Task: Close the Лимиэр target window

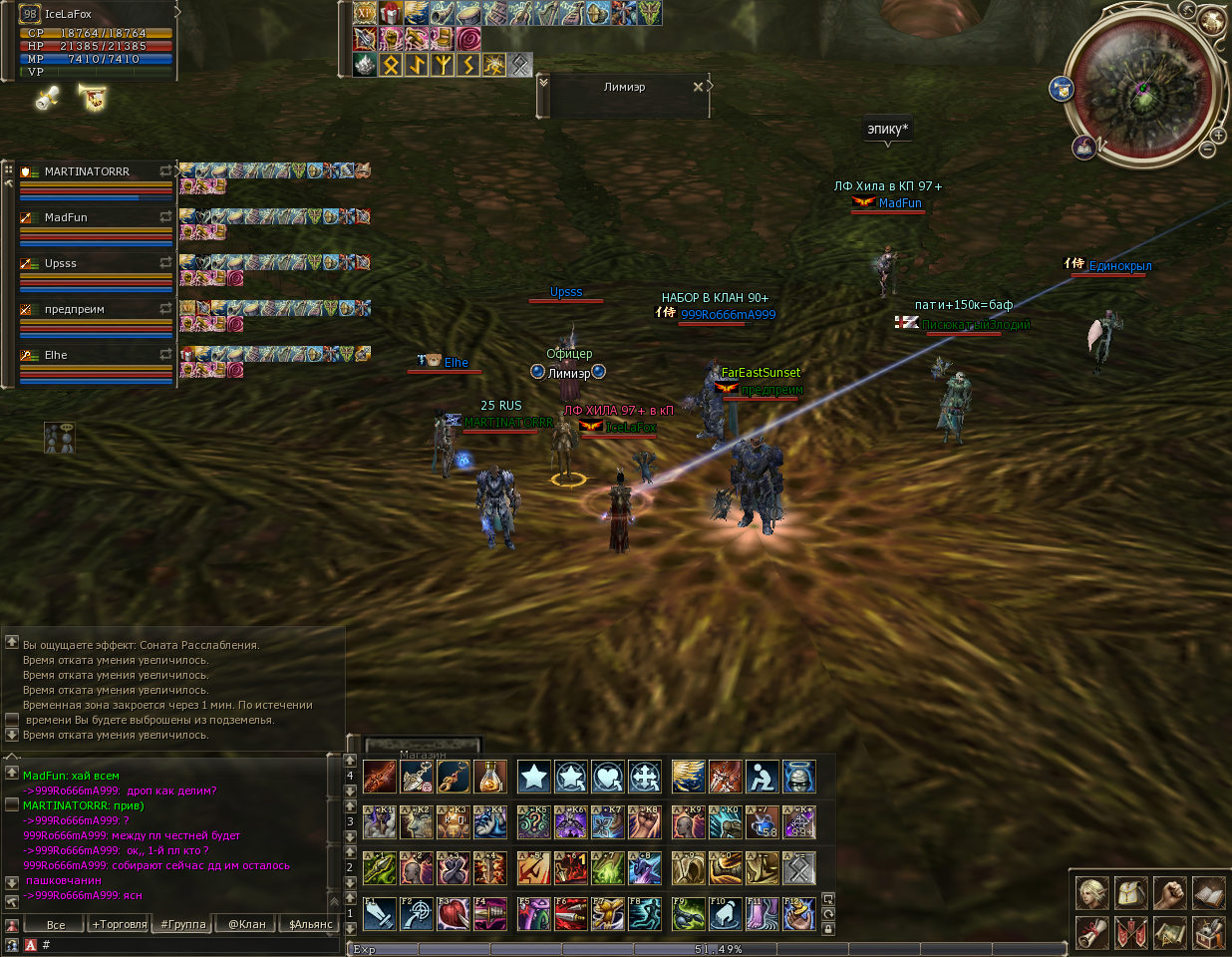Action: point(698,87)
